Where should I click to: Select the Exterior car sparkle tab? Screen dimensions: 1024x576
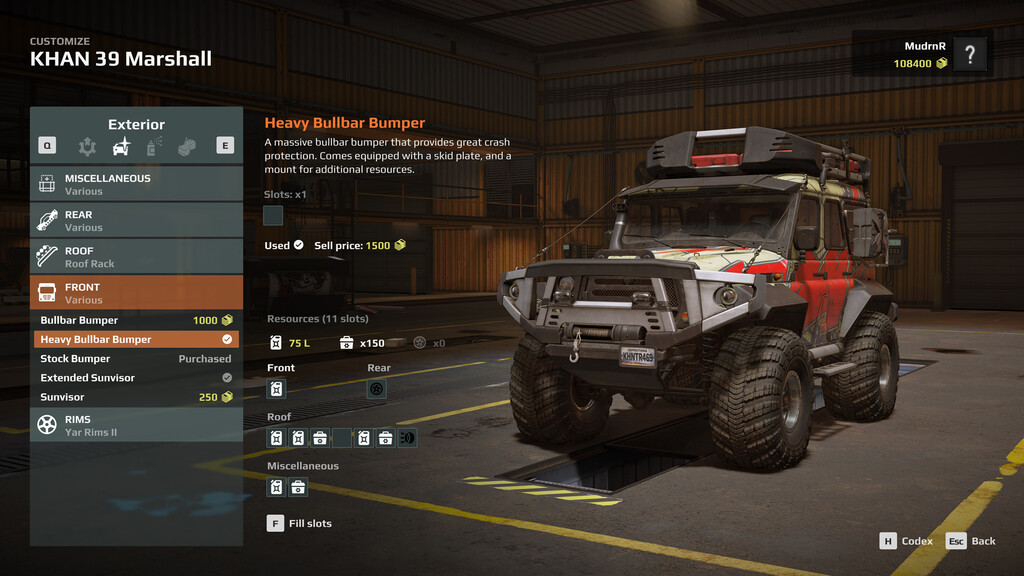tap(121, 147)
